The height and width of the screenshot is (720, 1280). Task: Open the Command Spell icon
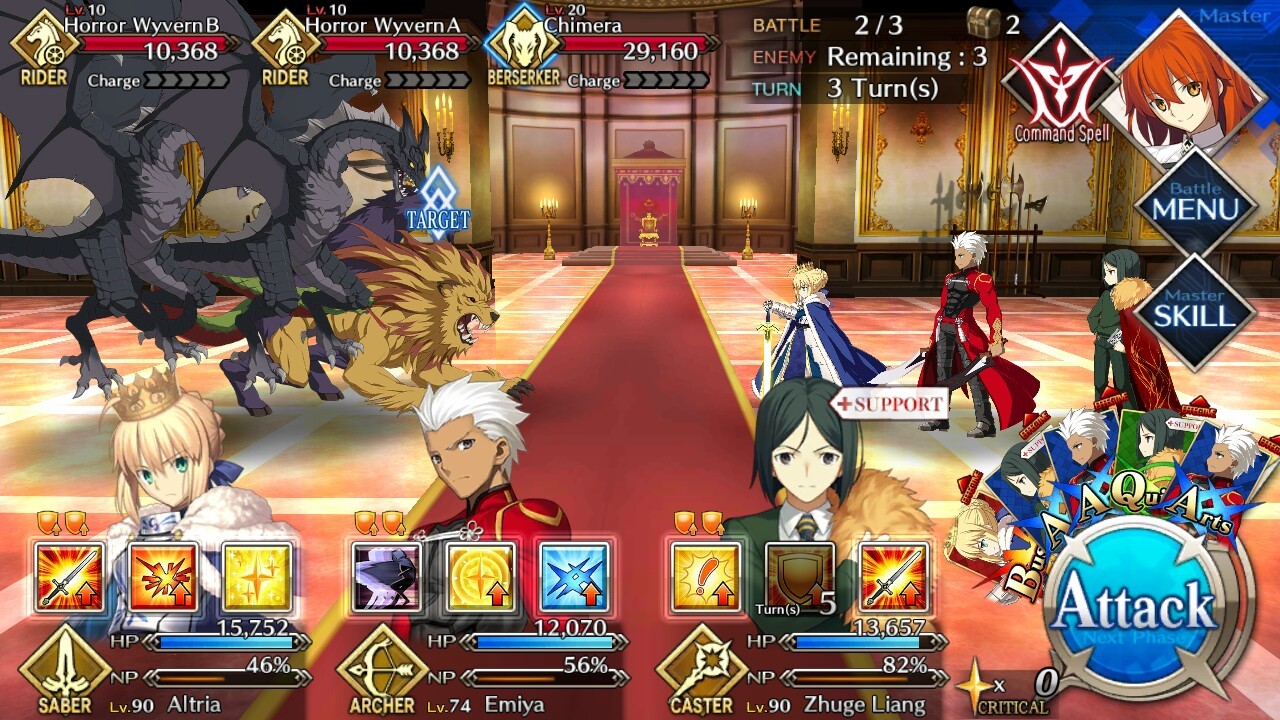(x=1060, y=87)
